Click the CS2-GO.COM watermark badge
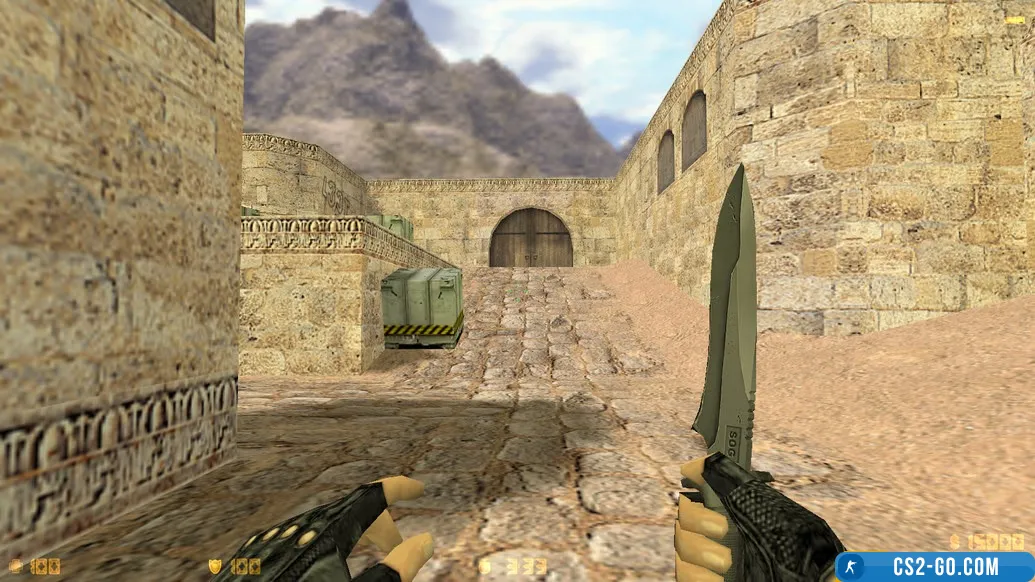The height and width of the screenshot is (582, 1035). click(x=935, y=567)
